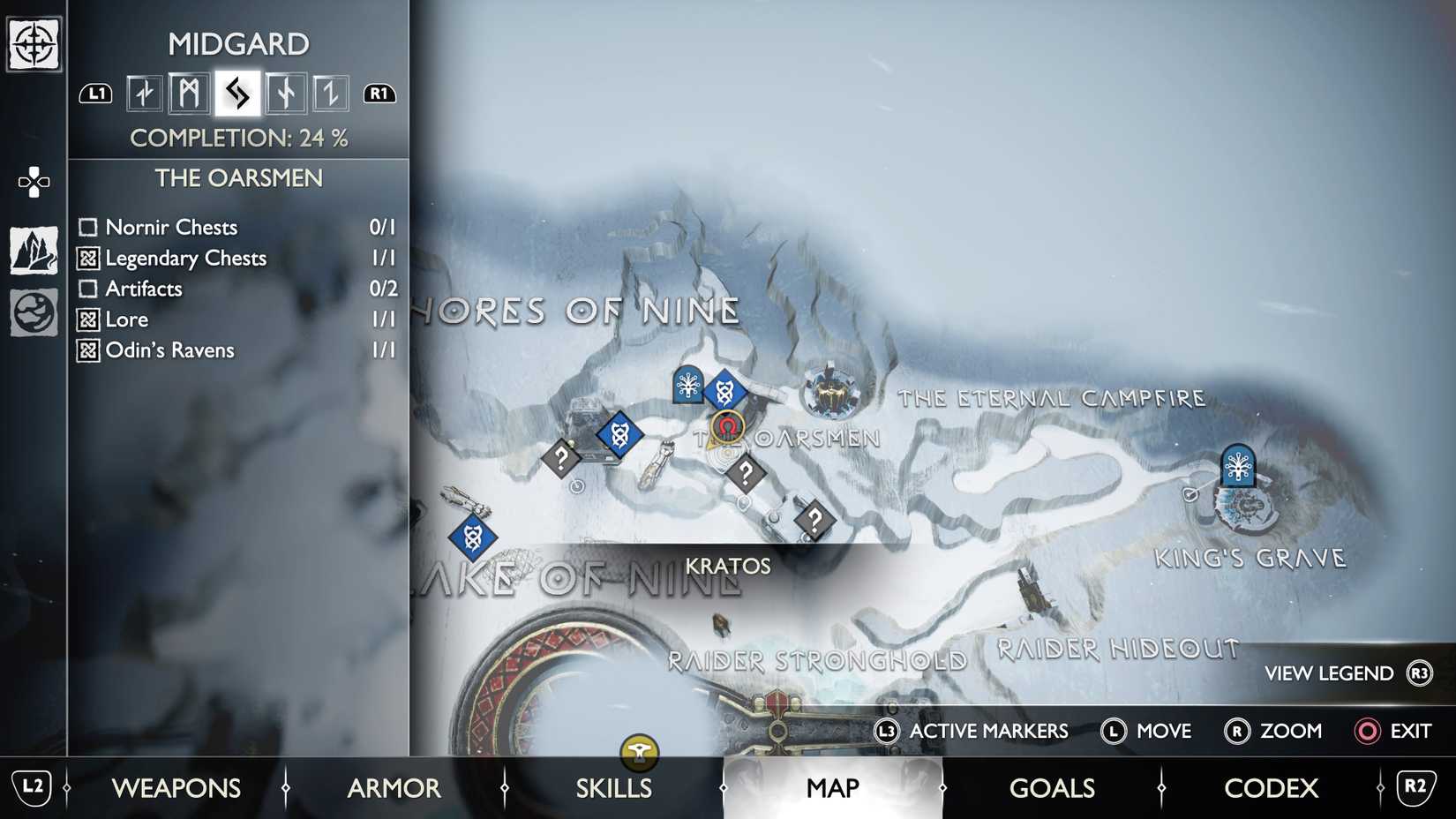Select the yellow objective marker at bottom
This screenshot has width=1456, height=819.
click(x=639, y=752)
